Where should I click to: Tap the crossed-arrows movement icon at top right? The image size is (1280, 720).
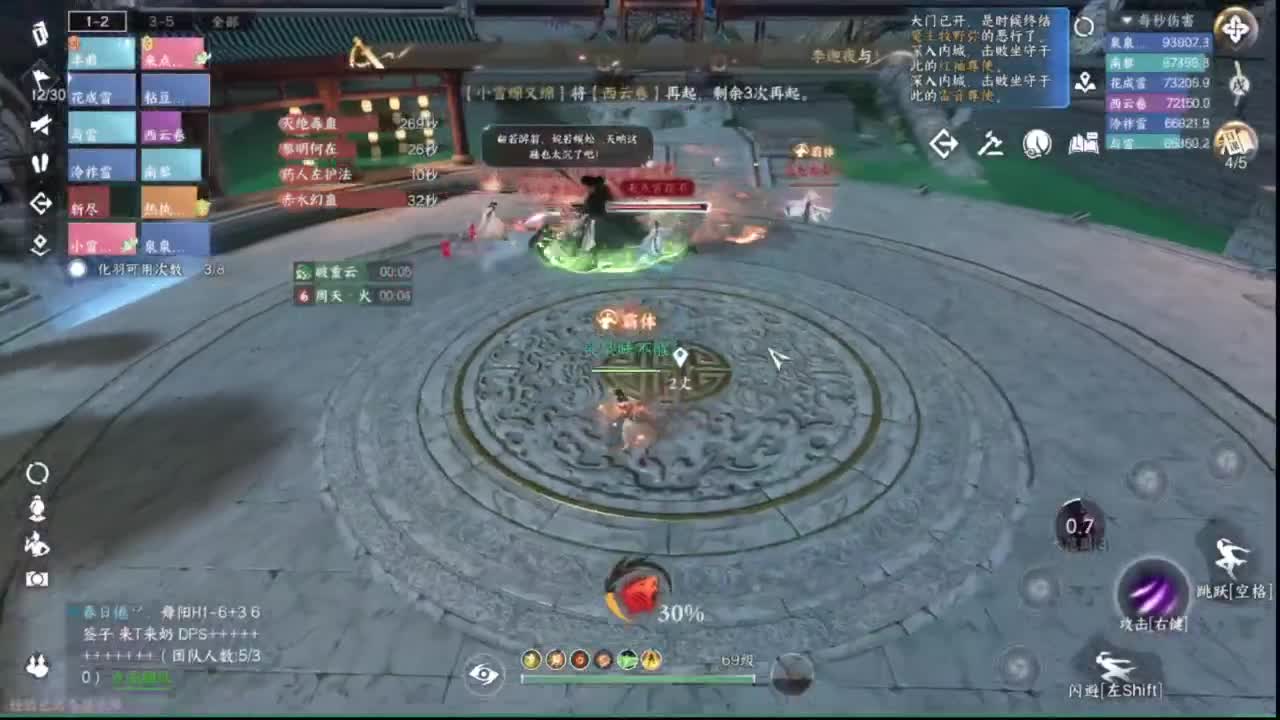pos(1235,29)
